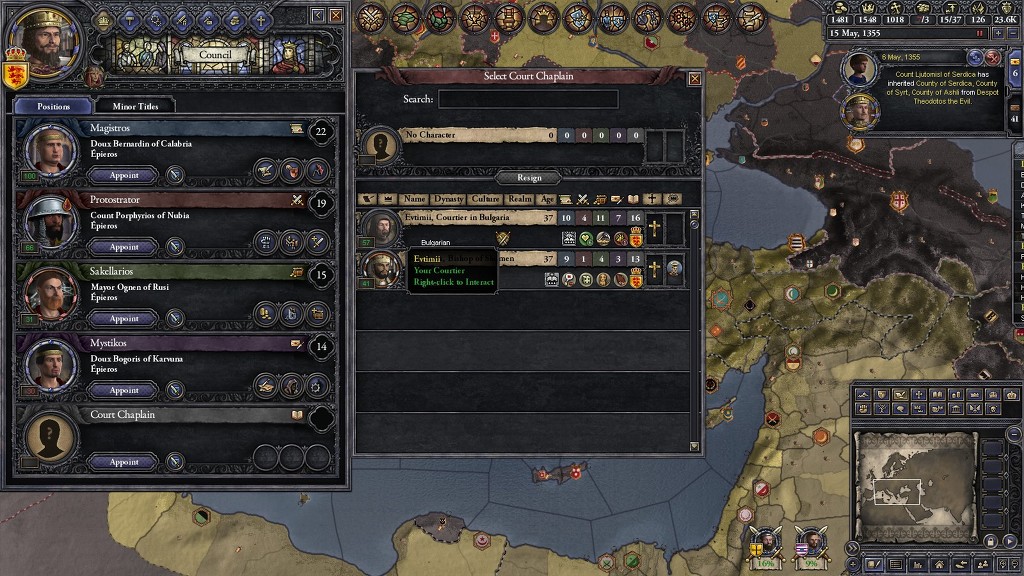Close the Select Court Chaplain window
Image resolution: width=1024 pixels, height=576 pixels.
point(694,78)
